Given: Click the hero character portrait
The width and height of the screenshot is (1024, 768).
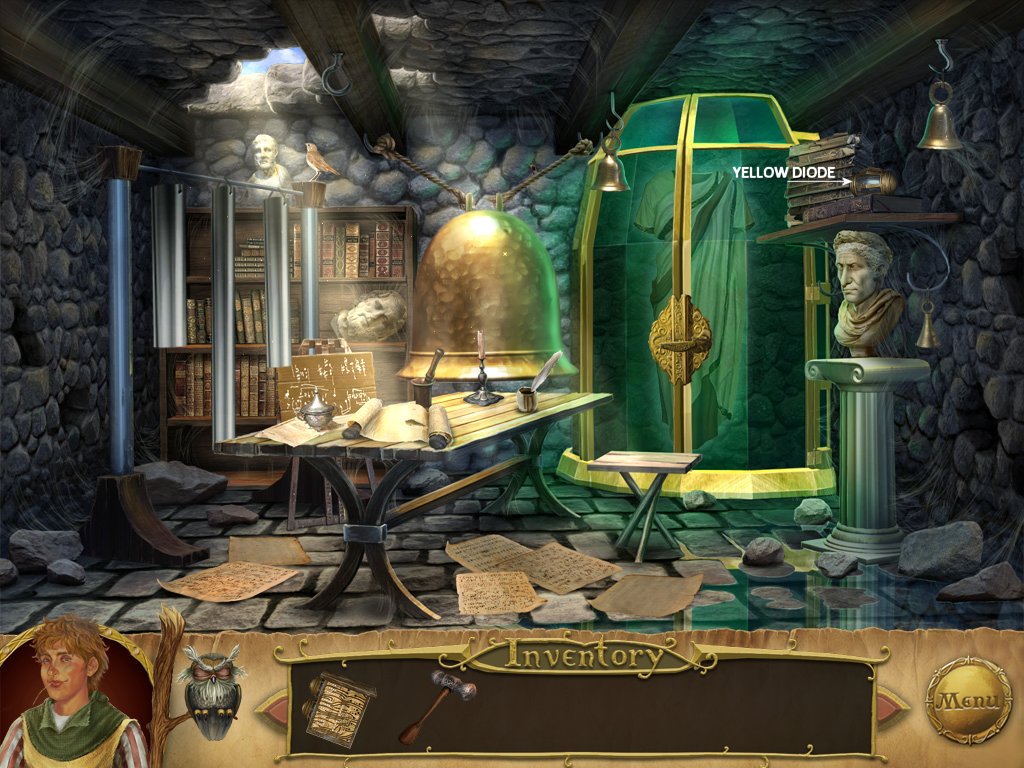Looking at the screenshot, I should coord(72,695).
